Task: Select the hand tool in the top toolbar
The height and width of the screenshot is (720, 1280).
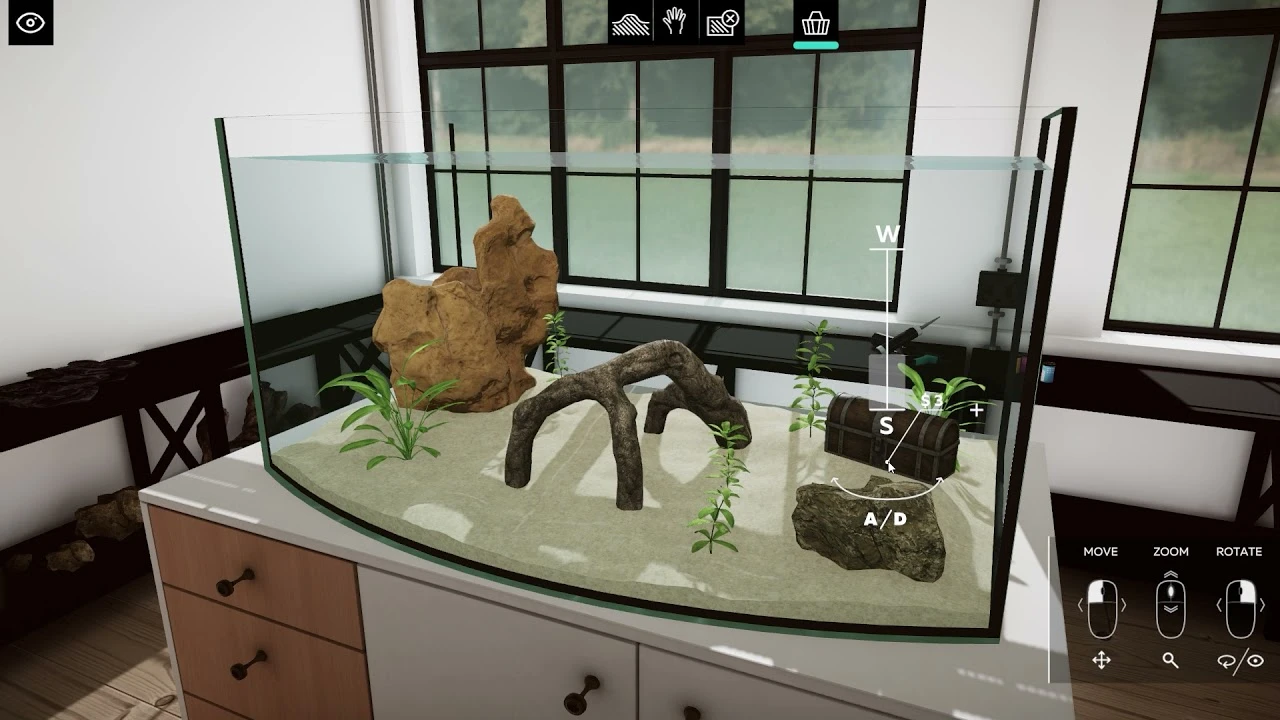Action: click(x=675, y=22)
